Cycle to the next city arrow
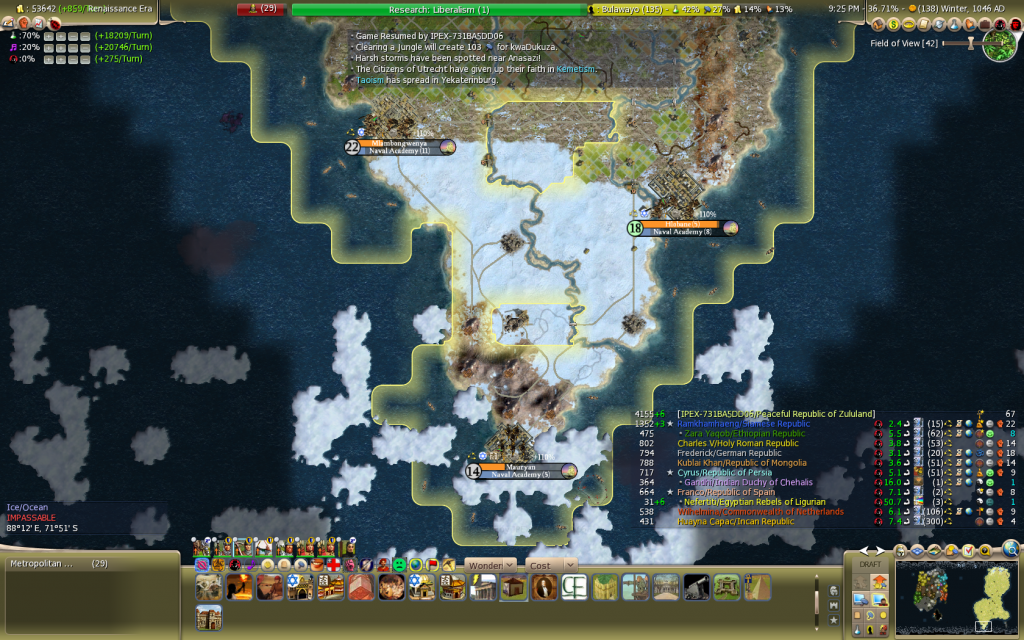This screenshot has height=640, width=1024. 882,550
